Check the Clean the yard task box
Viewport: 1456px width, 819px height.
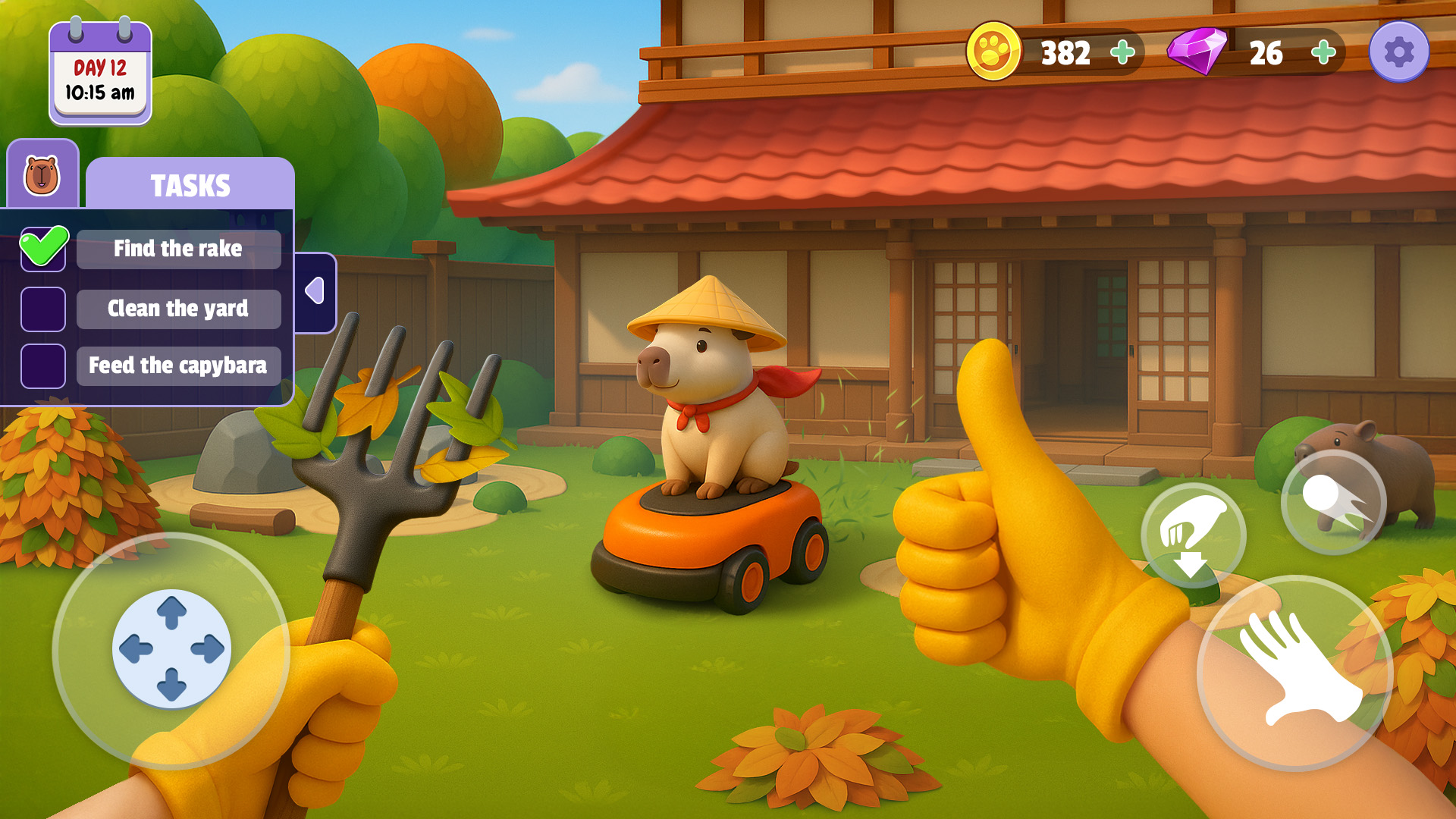(x=43, y=309)
